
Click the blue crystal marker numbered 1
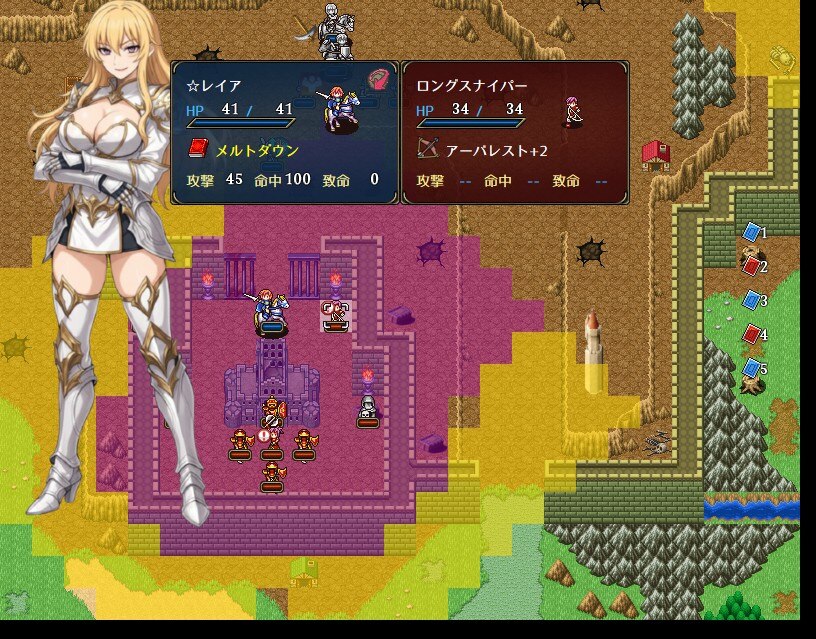coord(752,232)
